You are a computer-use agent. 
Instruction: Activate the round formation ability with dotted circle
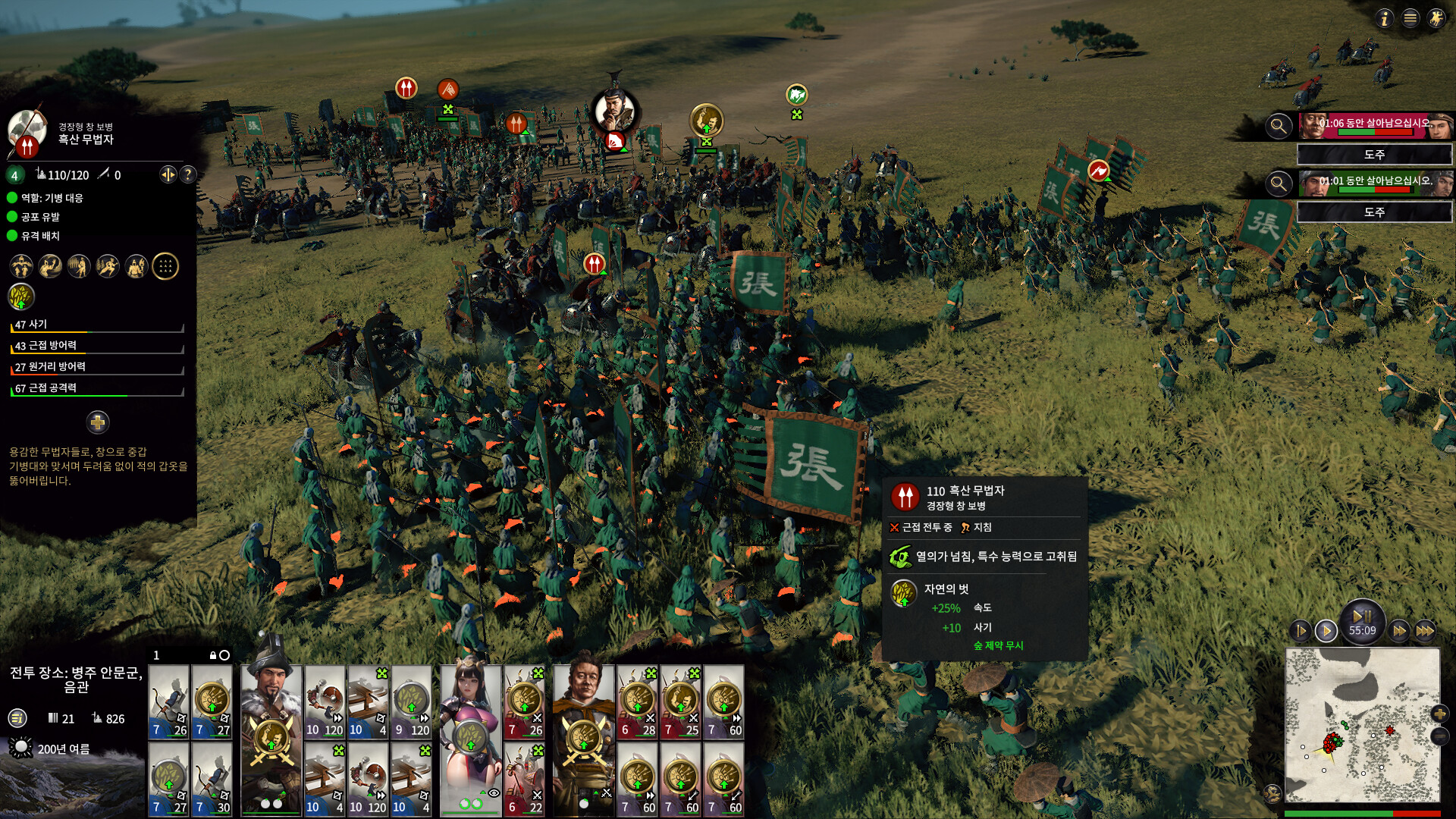[x=165, y=266]
